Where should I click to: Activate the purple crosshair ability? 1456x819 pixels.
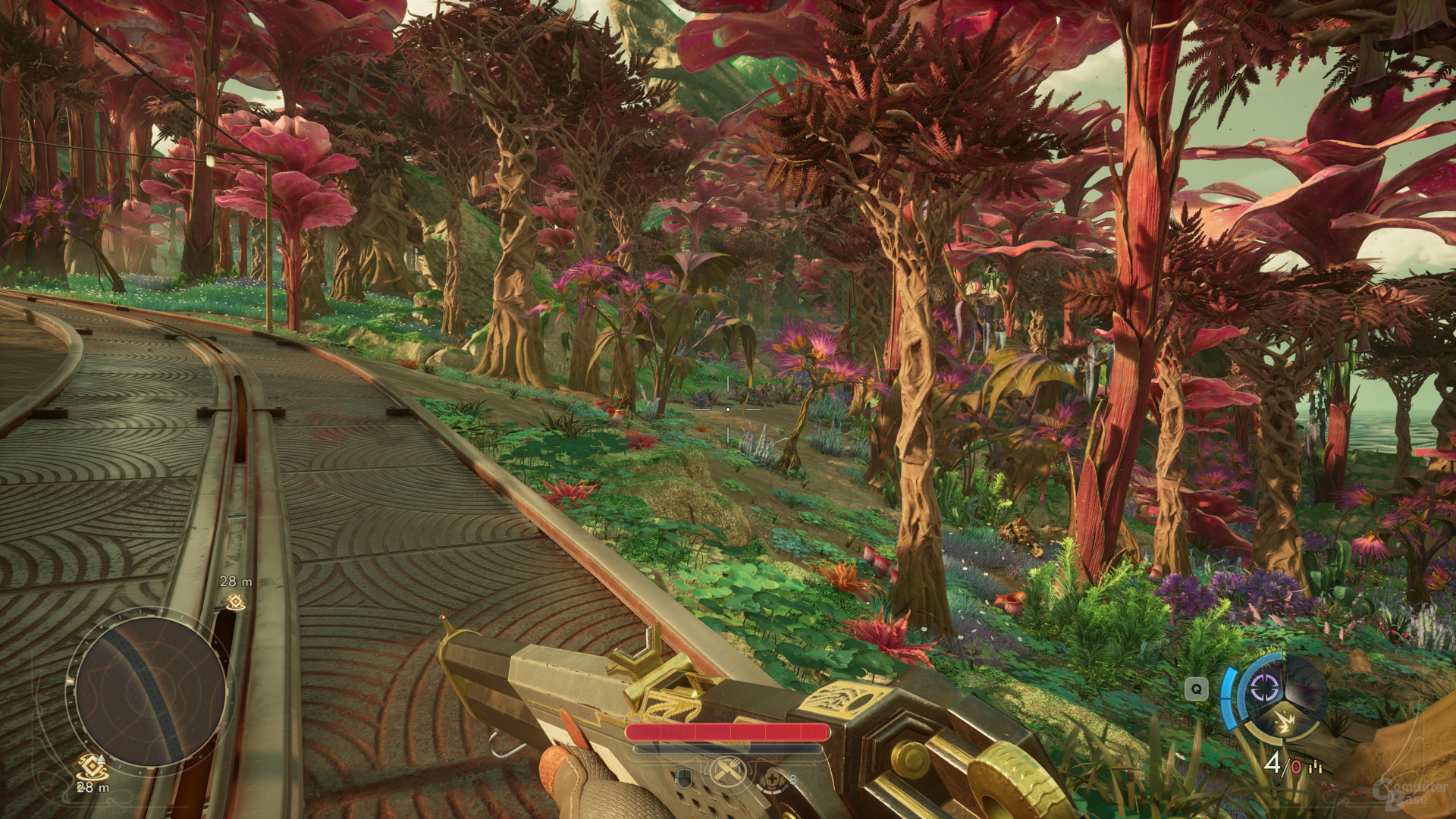pyautogui.click(x=1263, y=688)
